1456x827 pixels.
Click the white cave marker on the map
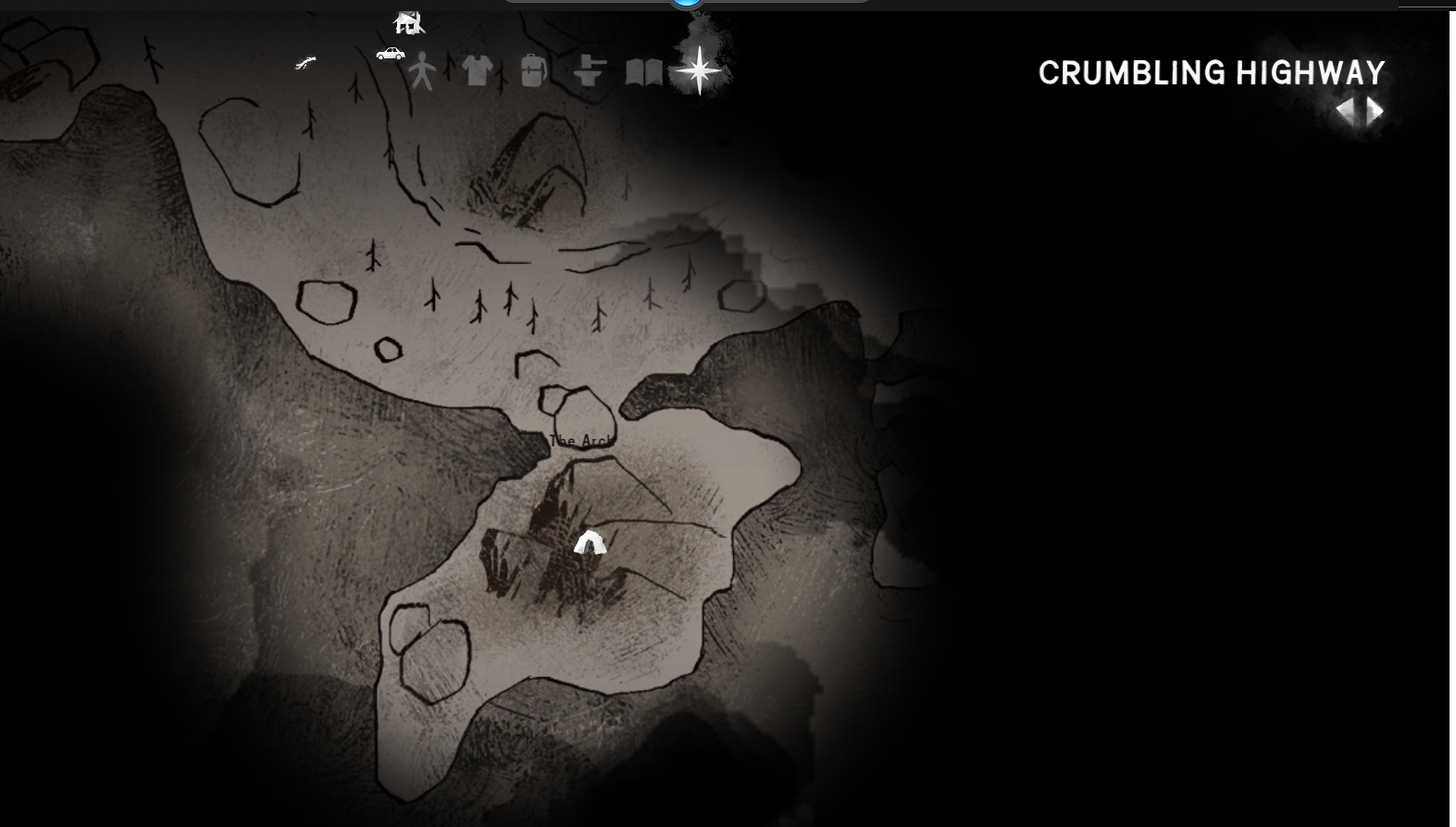pyautogui.click(x=589, y=543)
